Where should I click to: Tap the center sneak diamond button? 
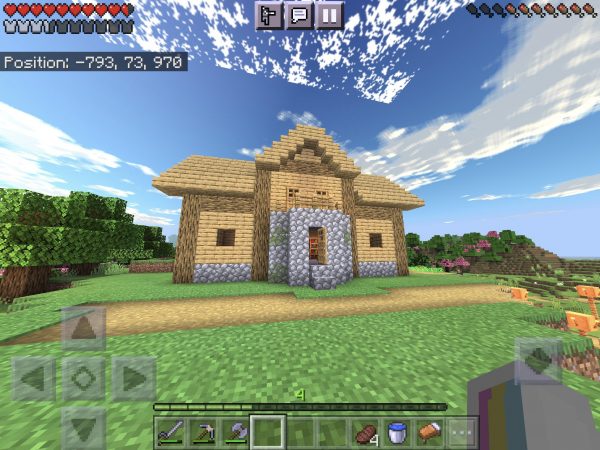pyautogui.click(x=83, y=379)
